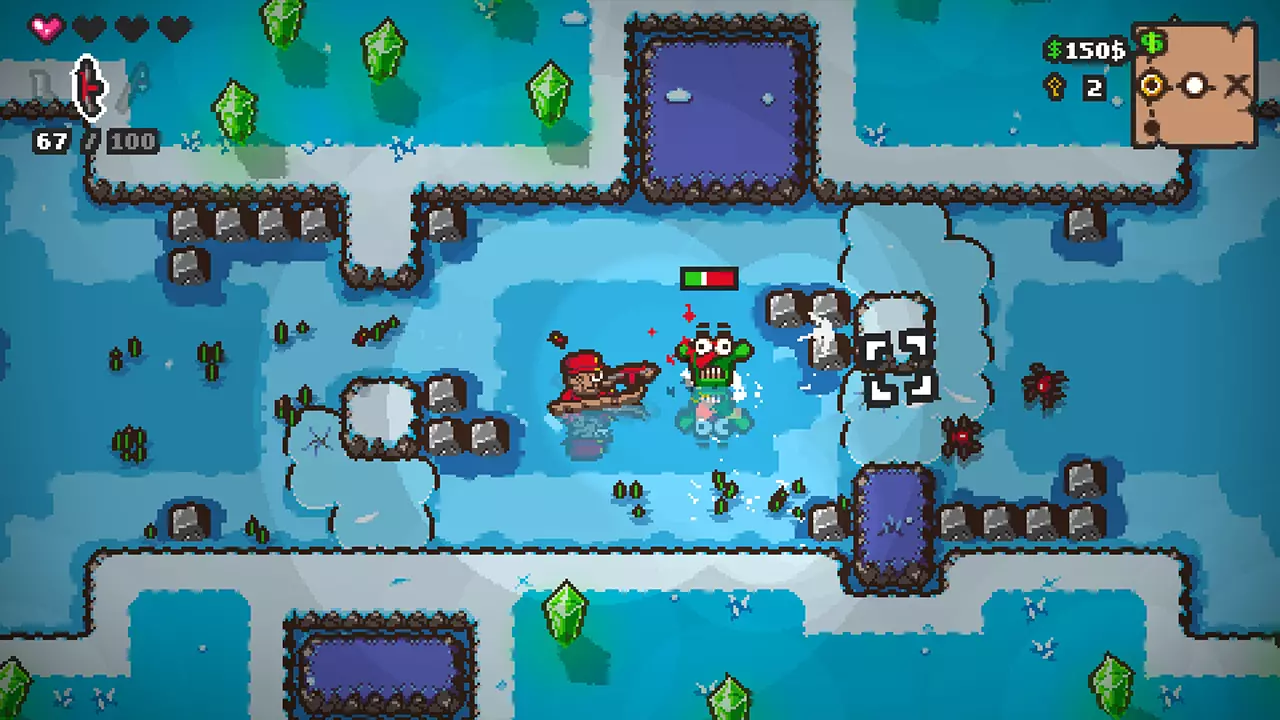Viewport: 1280px width, 720px height.
Task: Click the yellow key icon in the HUD
Action: pyautogui.click(x=1054, y=86)
